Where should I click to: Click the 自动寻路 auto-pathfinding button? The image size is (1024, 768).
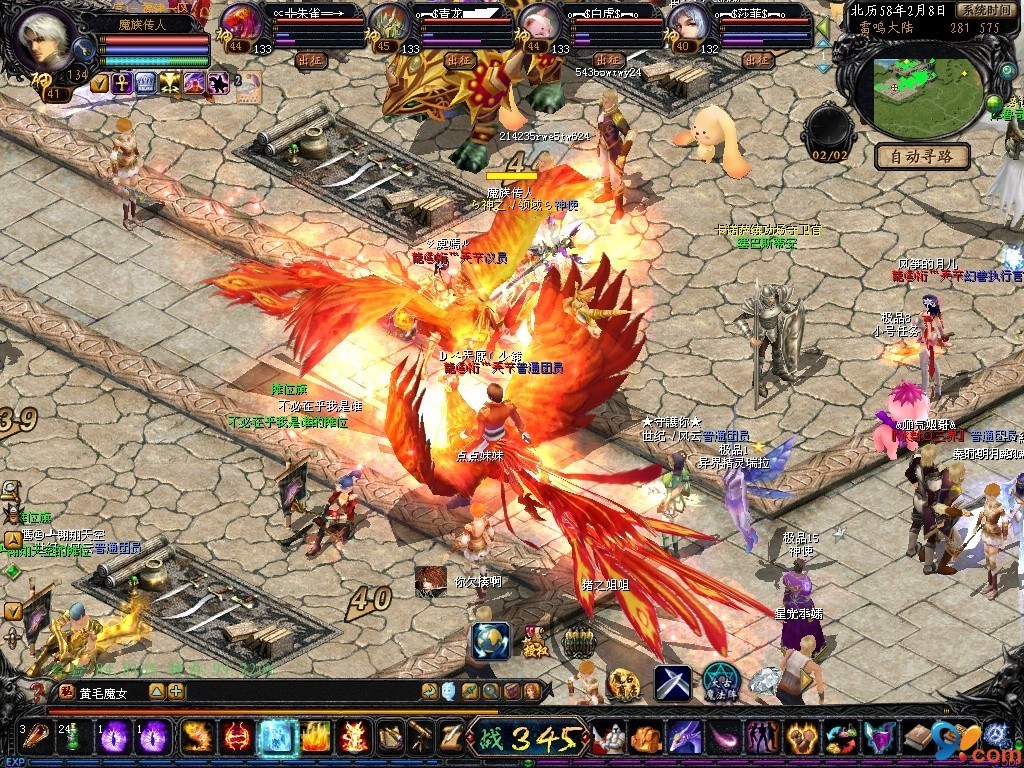click(922, 156)
